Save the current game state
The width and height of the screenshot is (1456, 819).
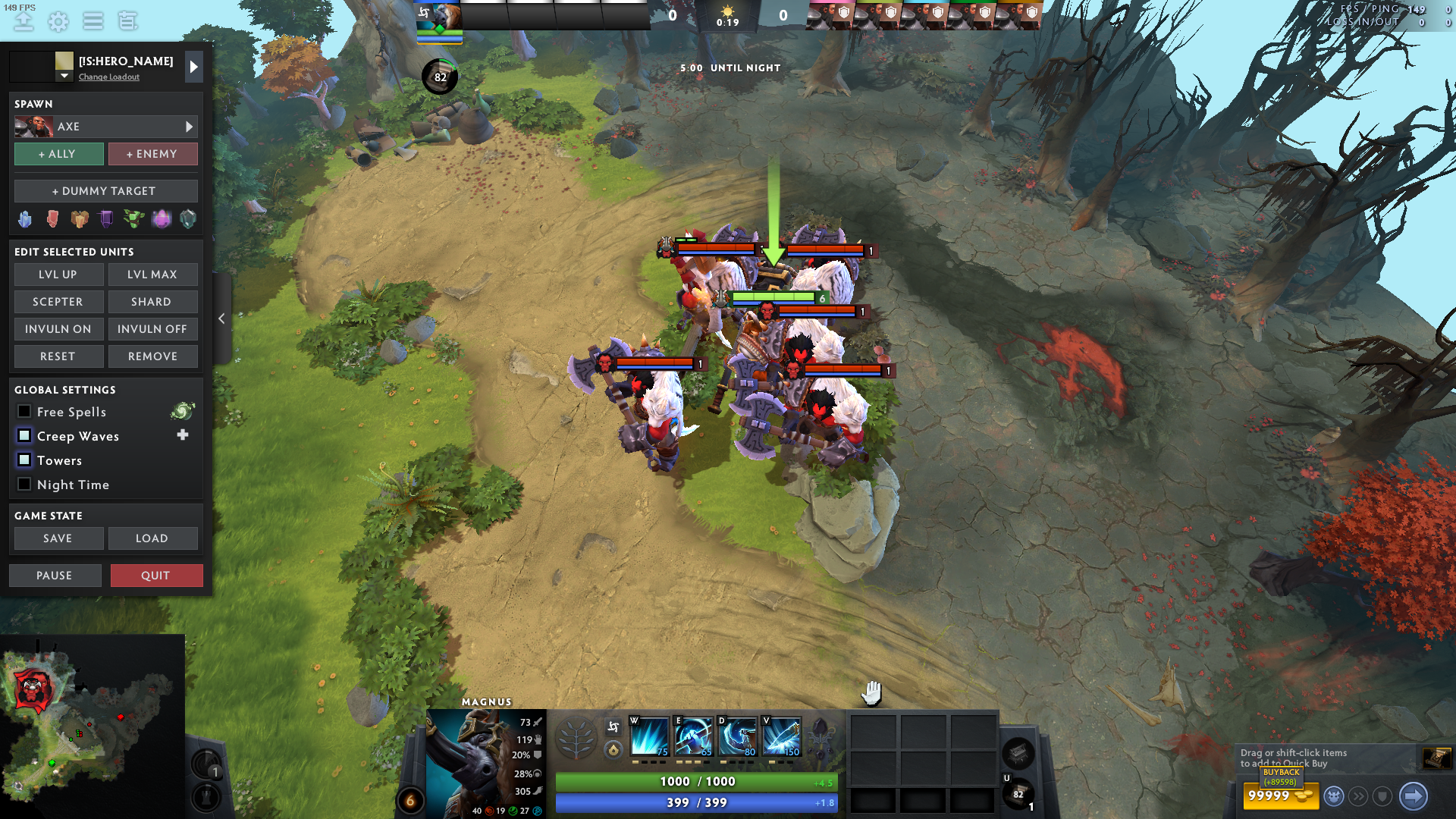pyautogui.click(x=58, y=538)
